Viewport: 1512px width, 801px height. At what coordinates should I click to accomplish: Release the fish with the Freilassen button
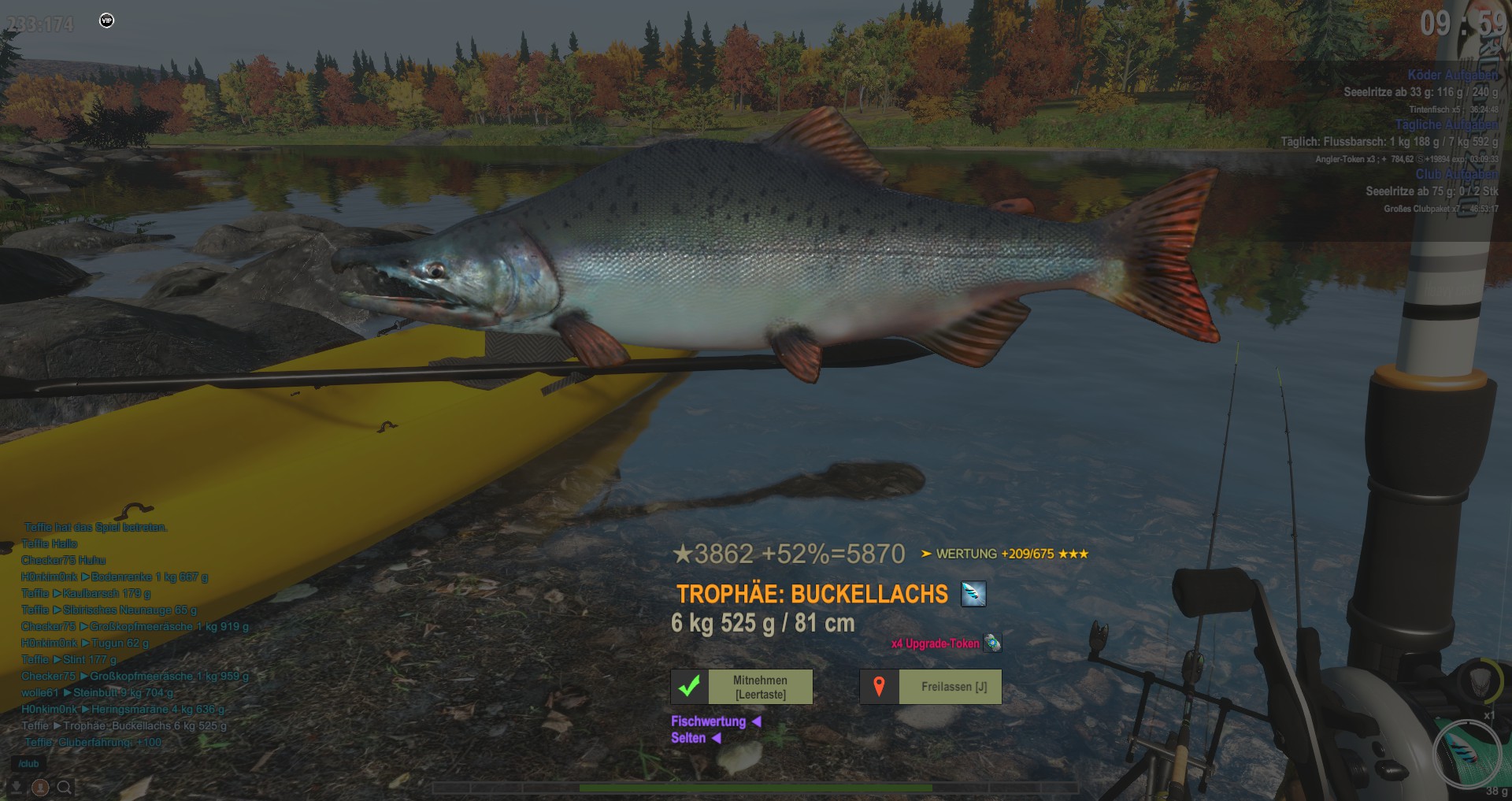[930, 687]
